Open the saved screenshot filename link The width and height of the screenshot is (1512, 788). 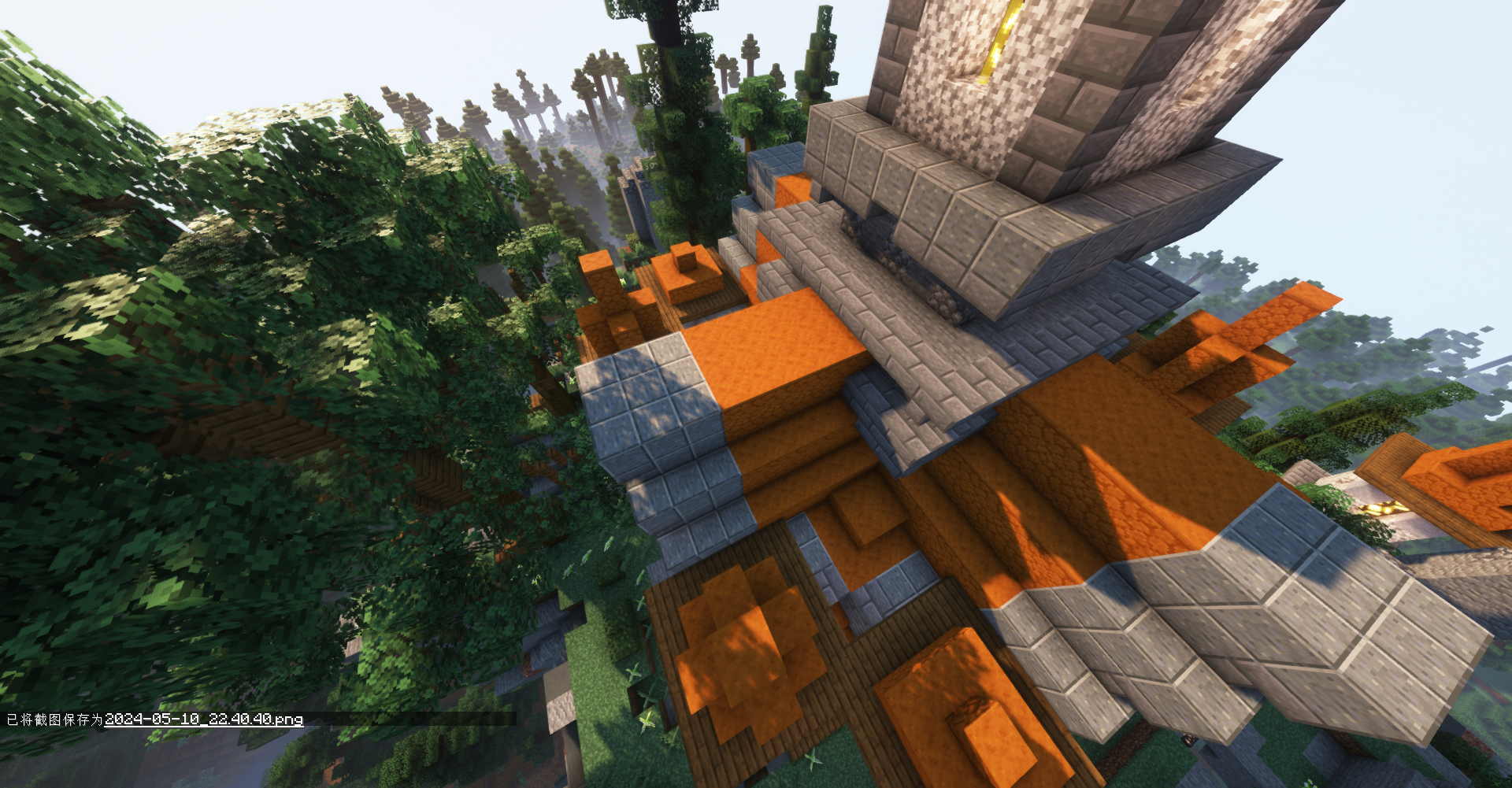(x=204, y=719)
